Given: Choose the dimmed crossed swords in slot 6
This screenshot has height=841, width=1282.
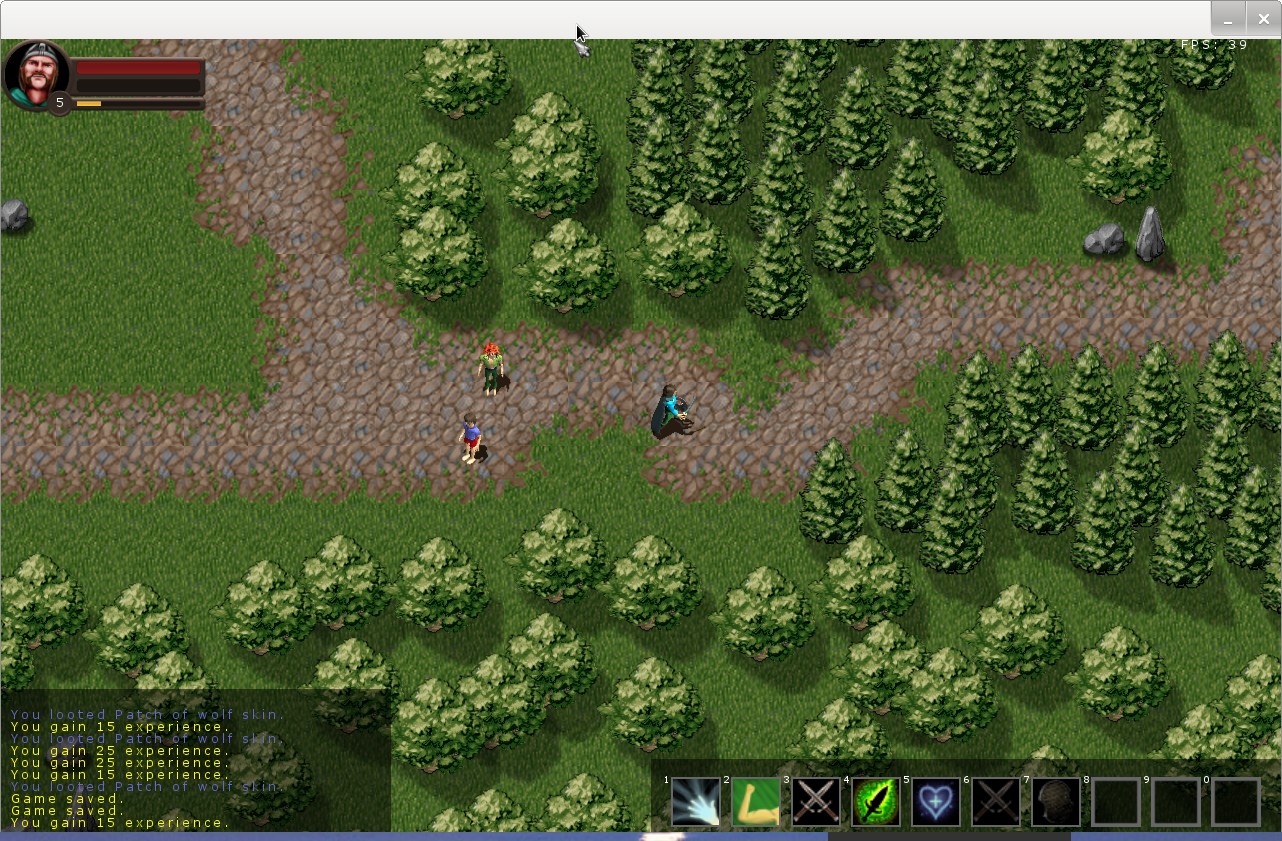Looking at the screenshot, I should coord(996,802).
